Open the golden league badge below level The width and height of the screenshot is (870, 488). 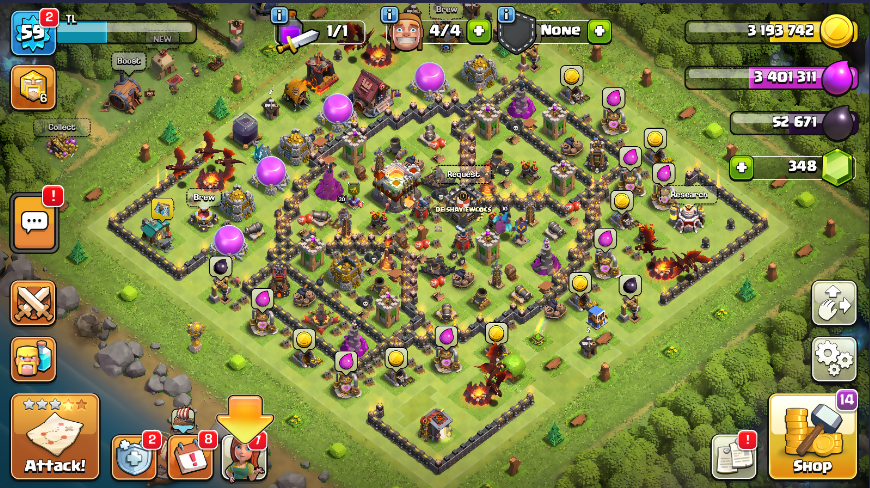(x=32, y=88)
